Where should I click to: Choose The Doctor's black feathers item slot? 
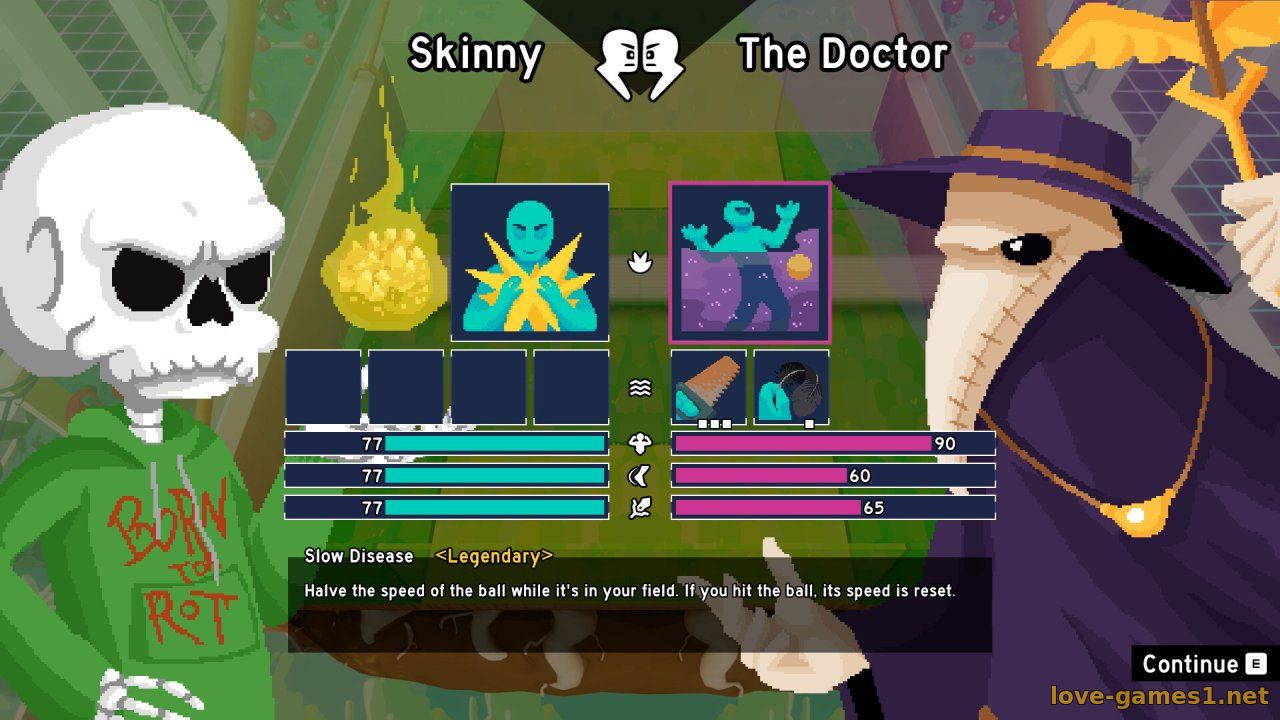point(791,387)
